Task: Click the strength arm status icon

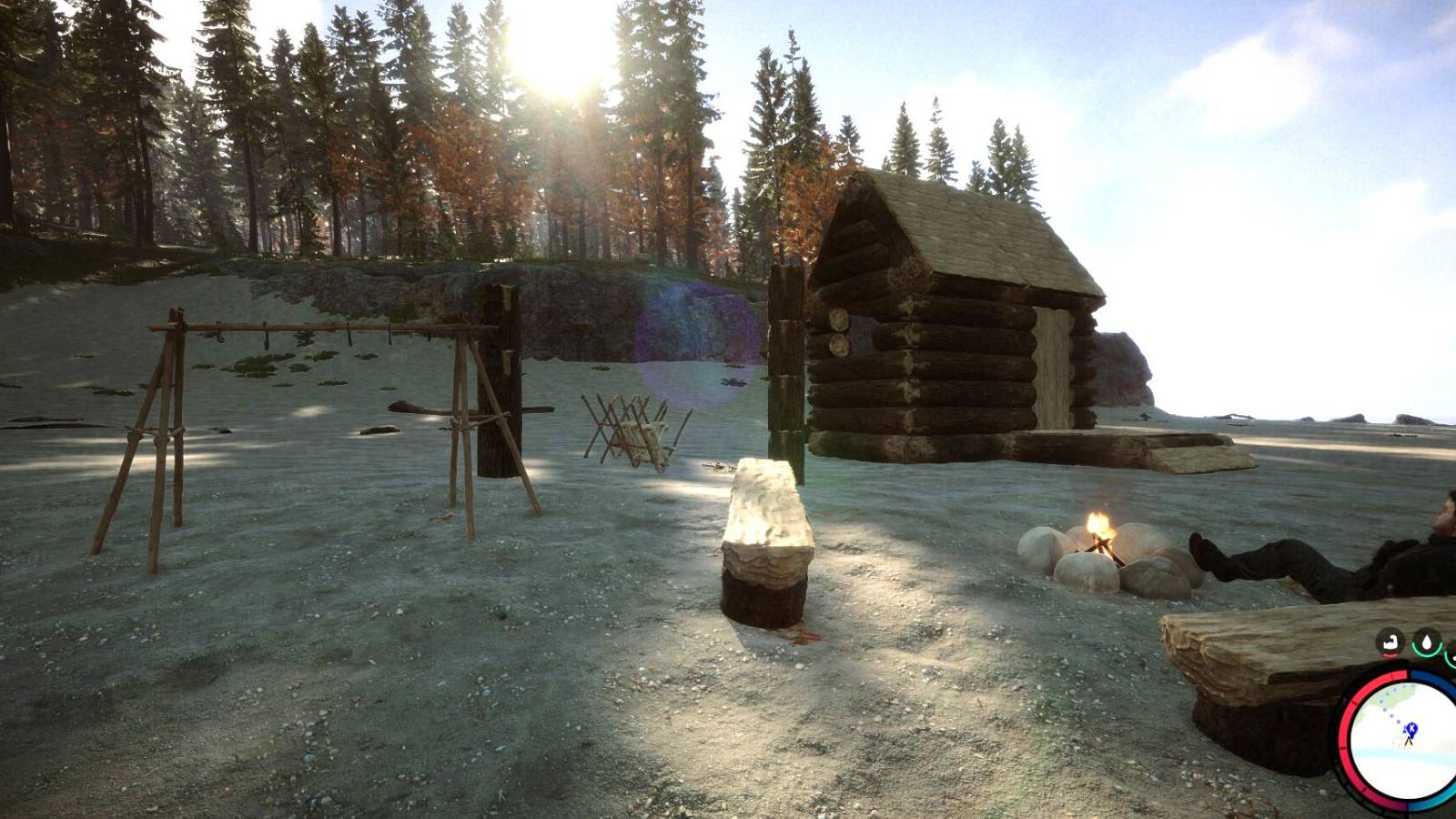Action: (1390, 642)
